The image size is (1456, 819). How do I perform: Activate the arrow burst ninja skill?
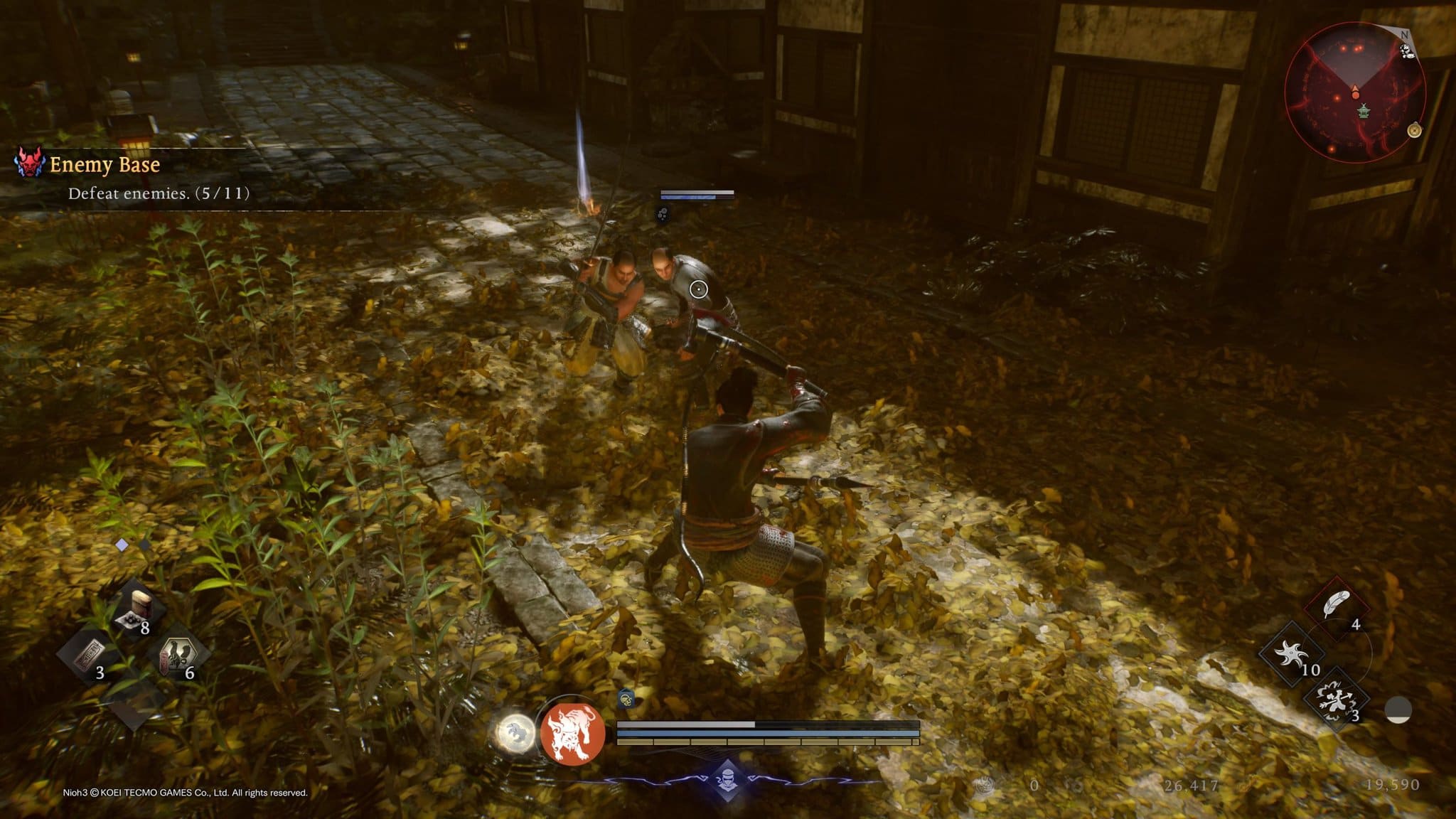(1335, 699)
